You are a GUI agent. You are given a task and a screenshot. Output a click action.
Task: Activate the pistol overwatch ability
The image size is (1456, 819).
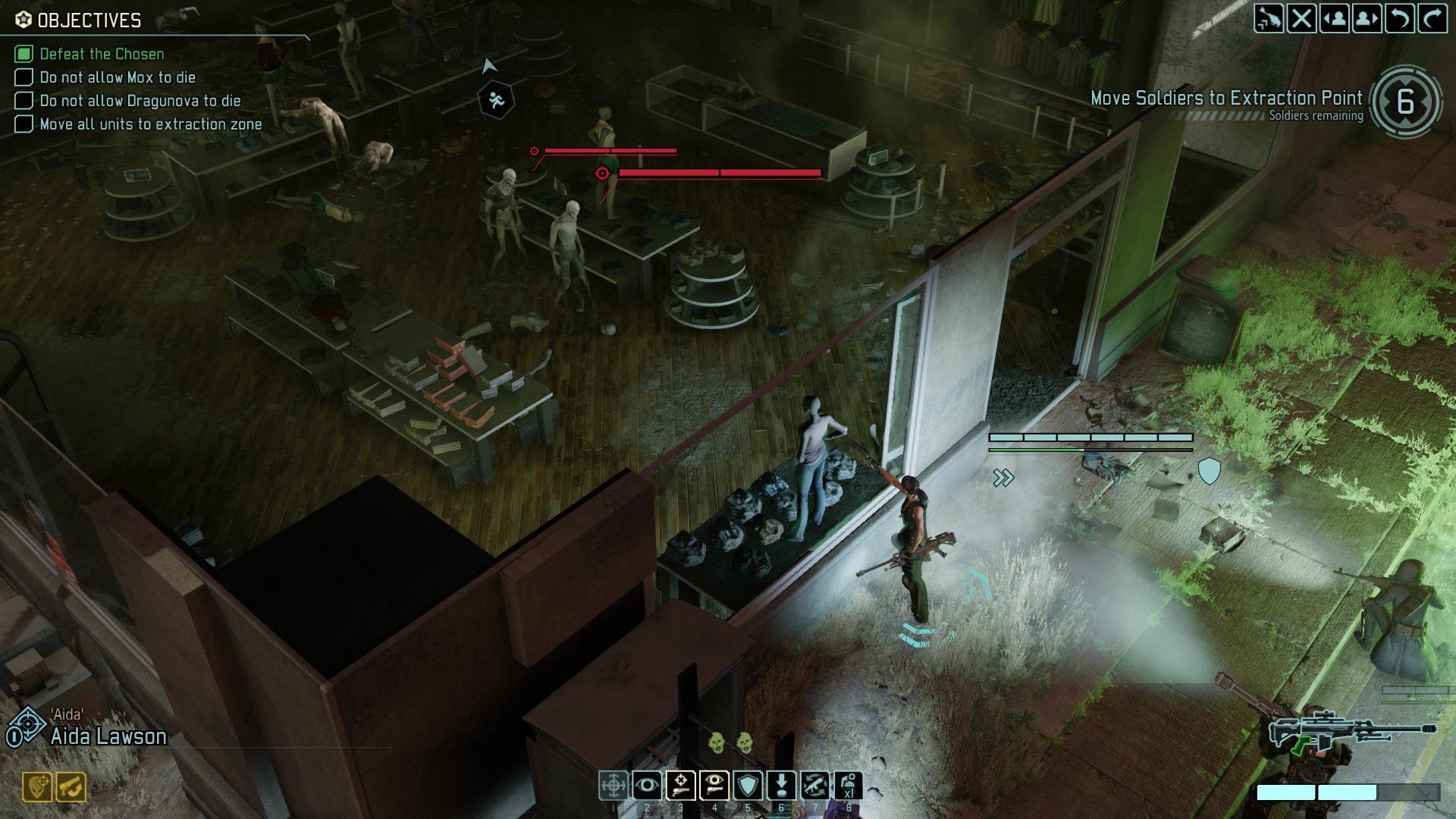coord(714,786)
